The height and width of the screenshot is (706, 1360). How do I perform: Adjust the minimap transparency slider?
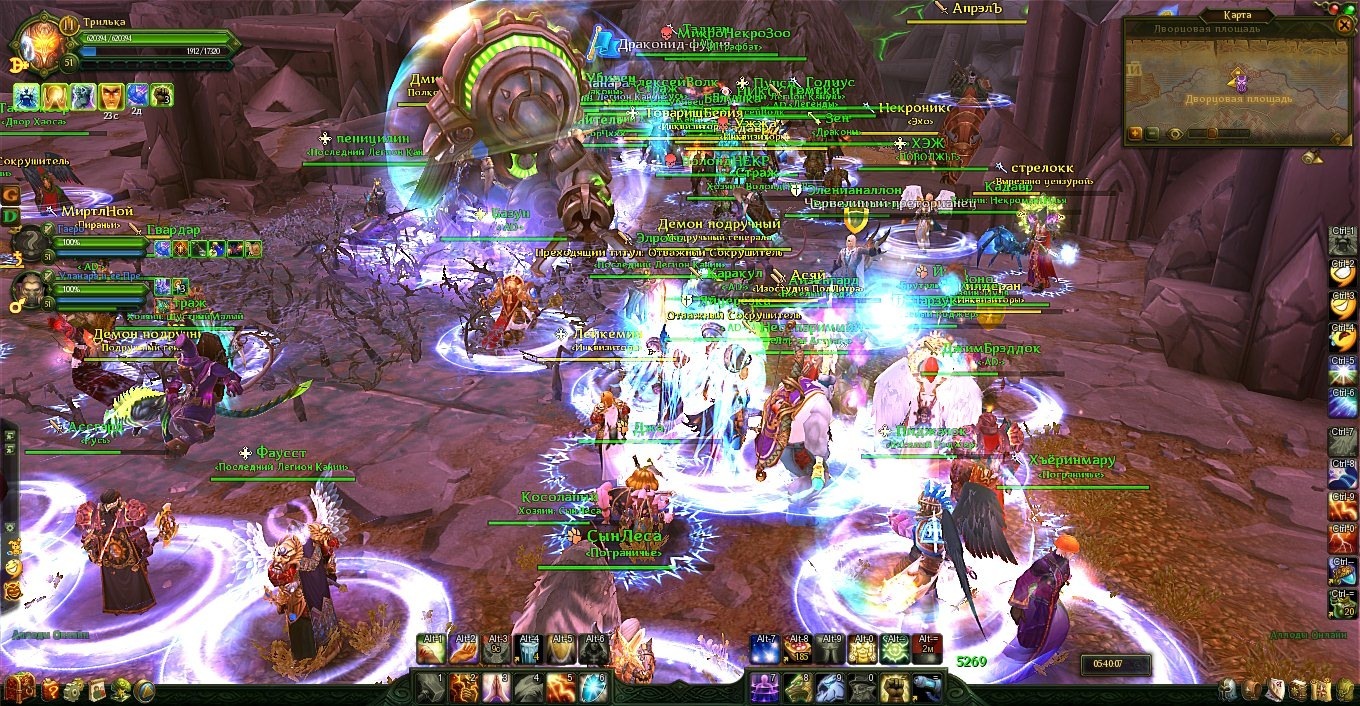(x=1212, y=133)
